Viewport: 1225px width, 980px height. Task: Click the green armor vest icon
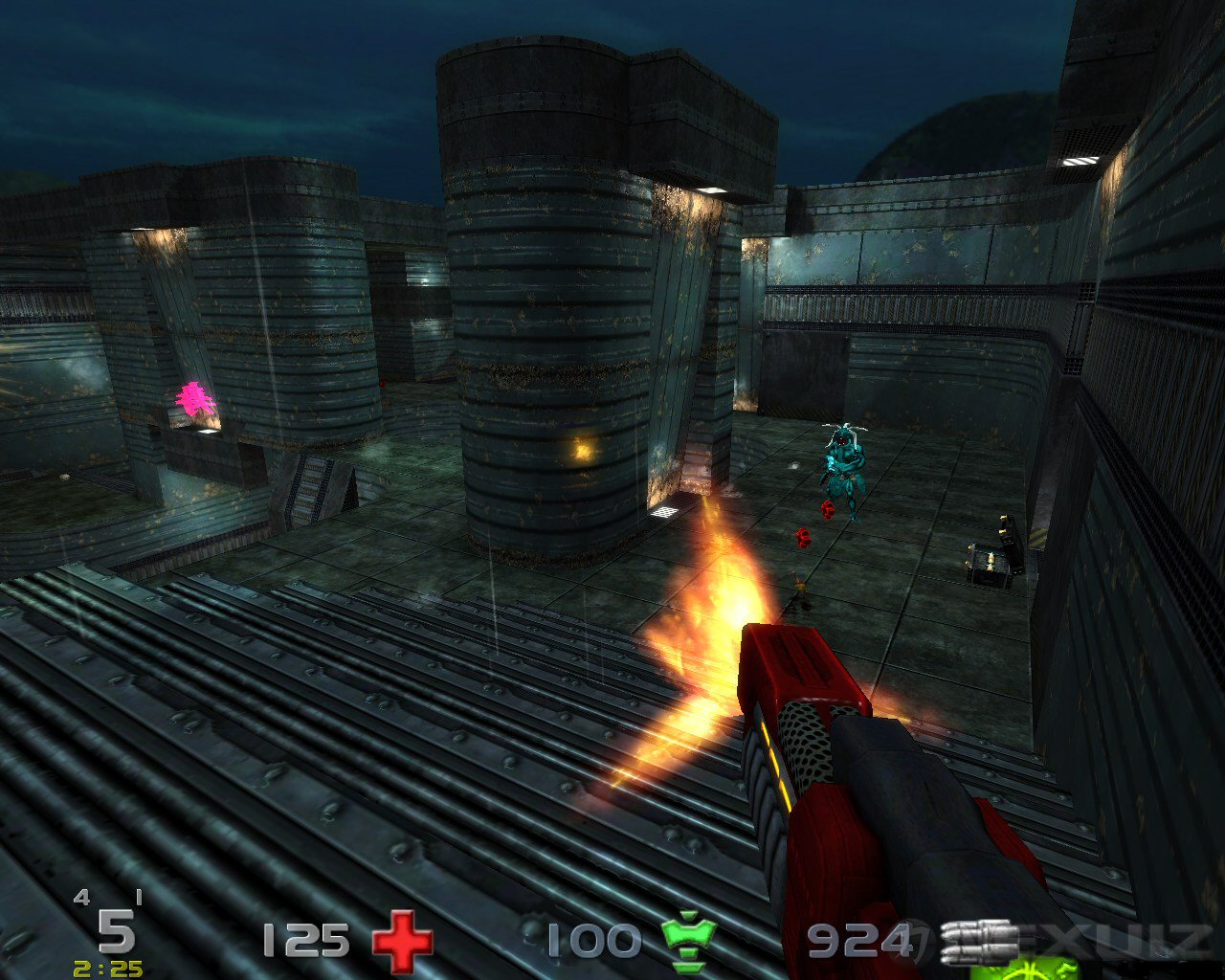coord(689,942)
